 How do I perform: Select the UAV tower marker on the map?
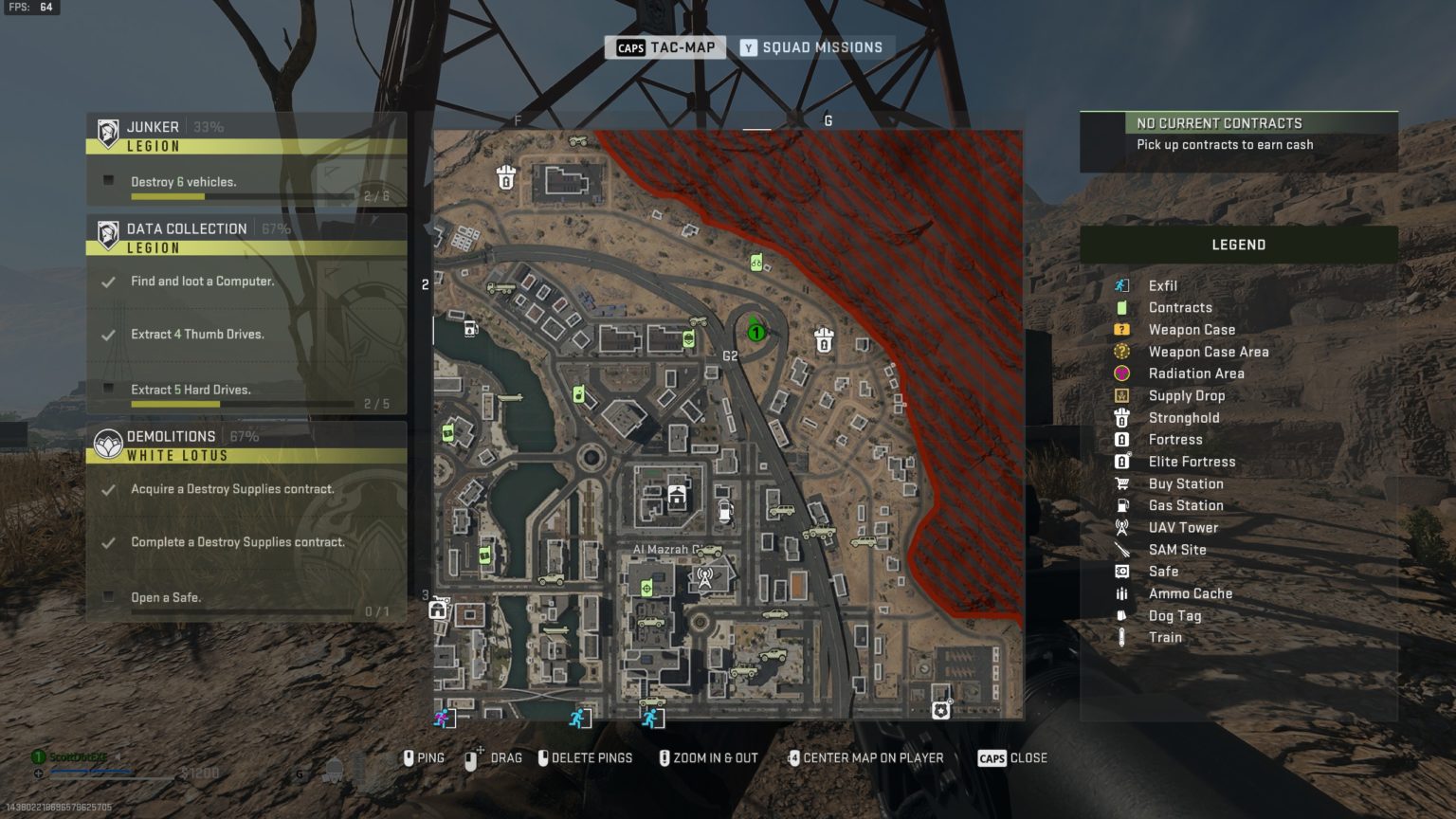click(704, 576)
